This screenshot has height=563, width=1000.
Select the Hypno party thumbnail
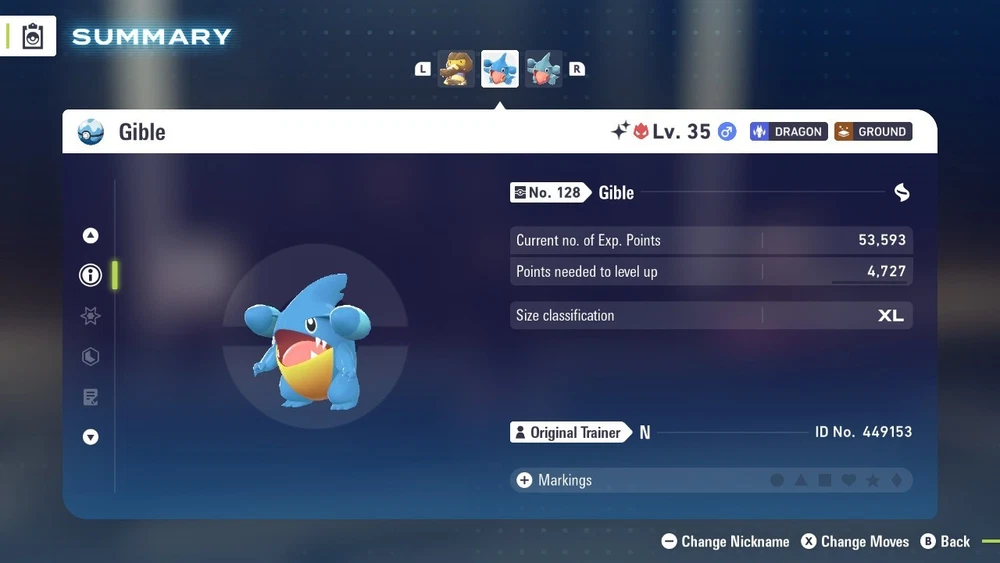click(456, 69)
